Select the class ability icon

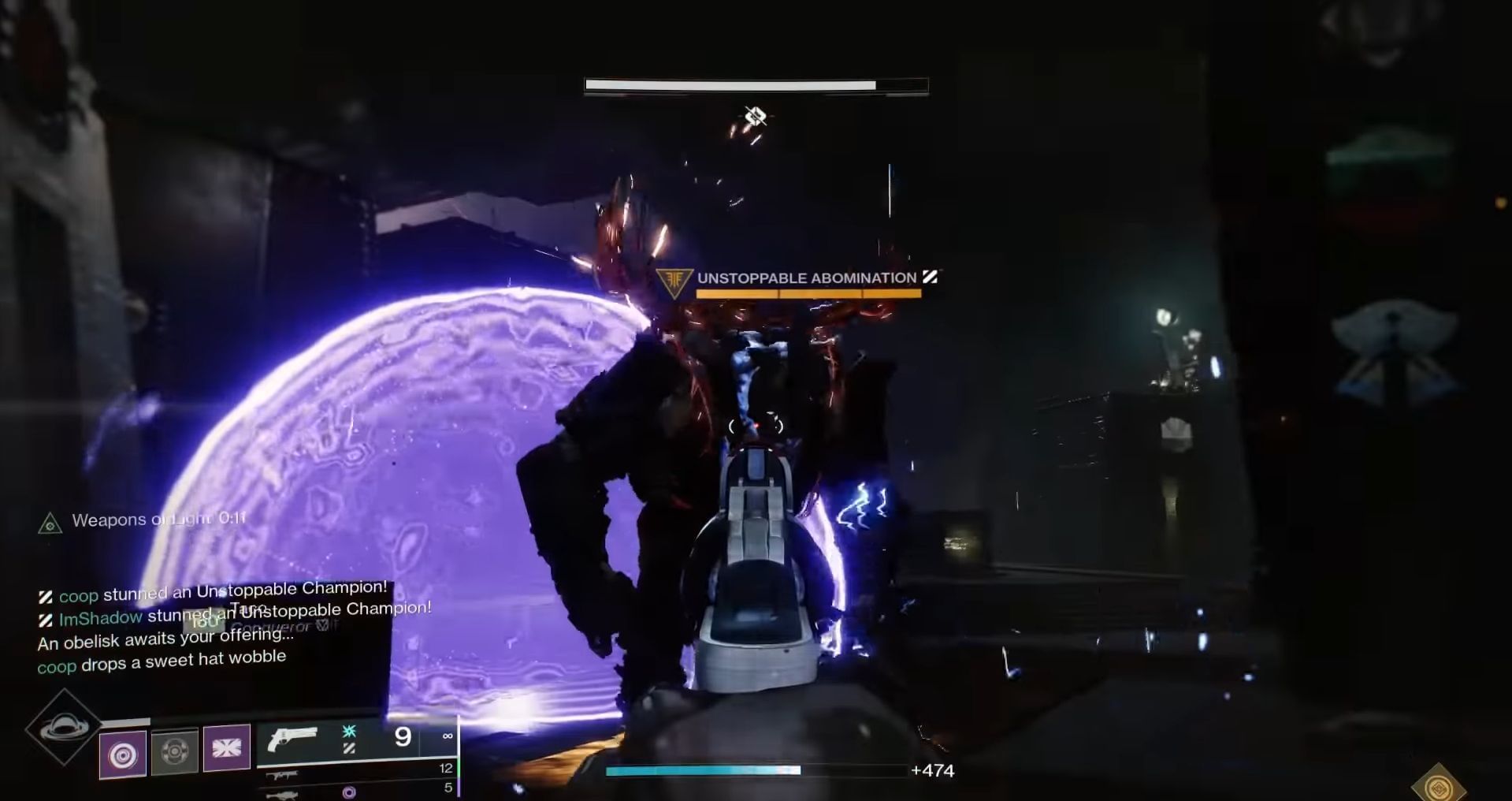click(x=227, y=747)
